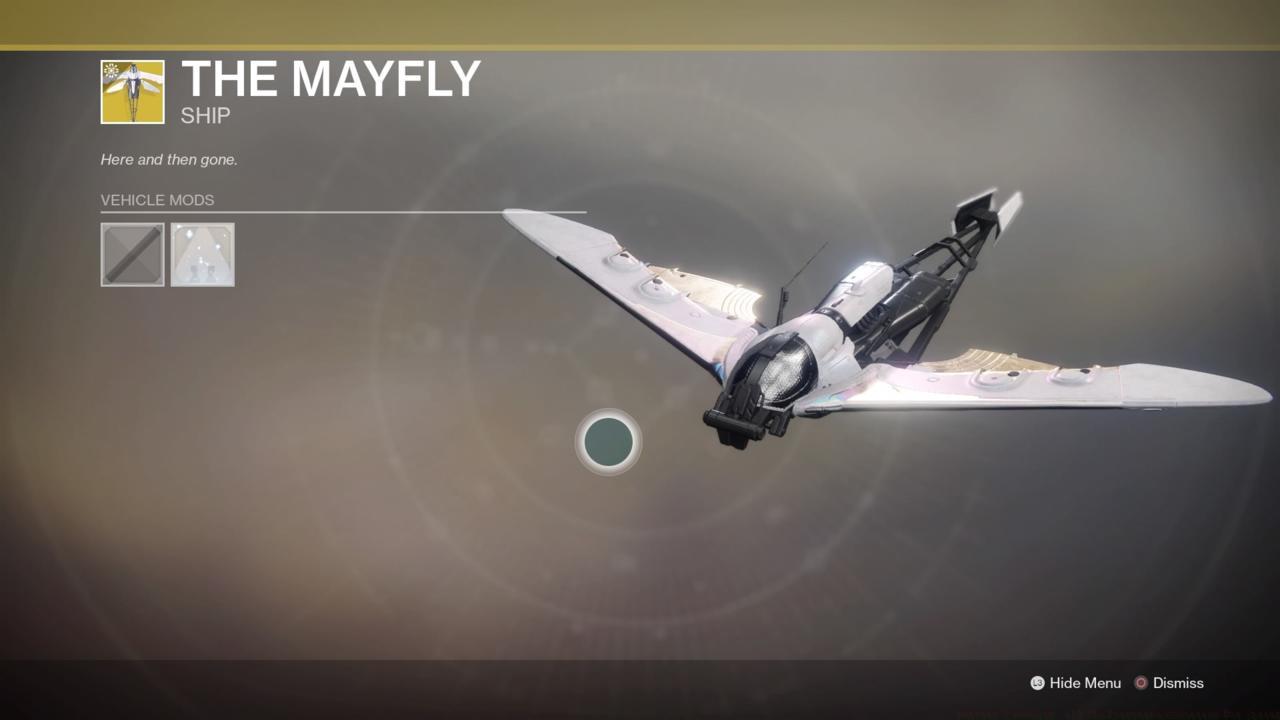Select the SHIP category label
Viewport: 1280px width, 720px height.
tap(204, 115)
